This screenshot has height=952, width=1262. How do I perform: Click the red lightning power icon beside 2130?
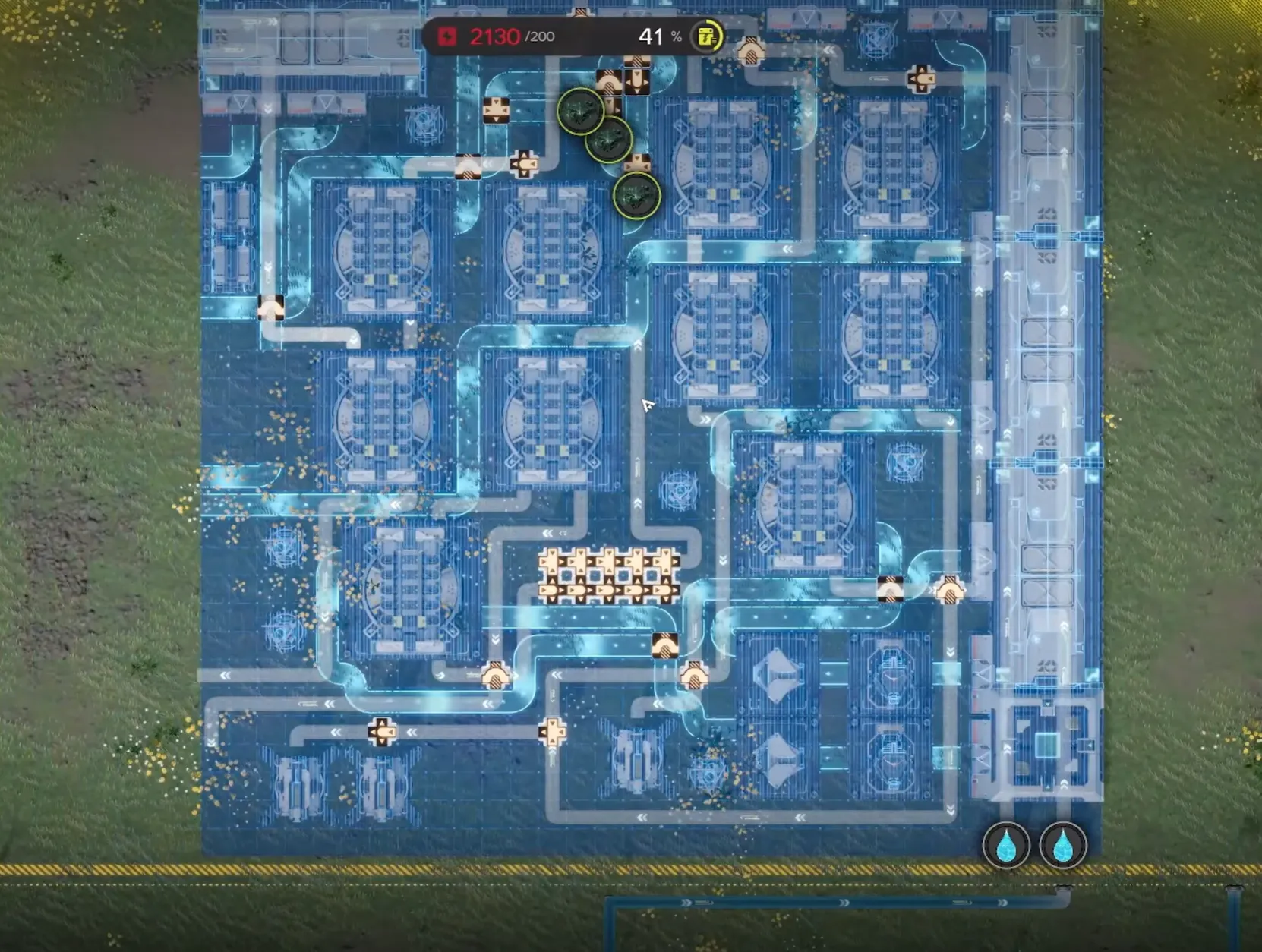click(447, 35)
